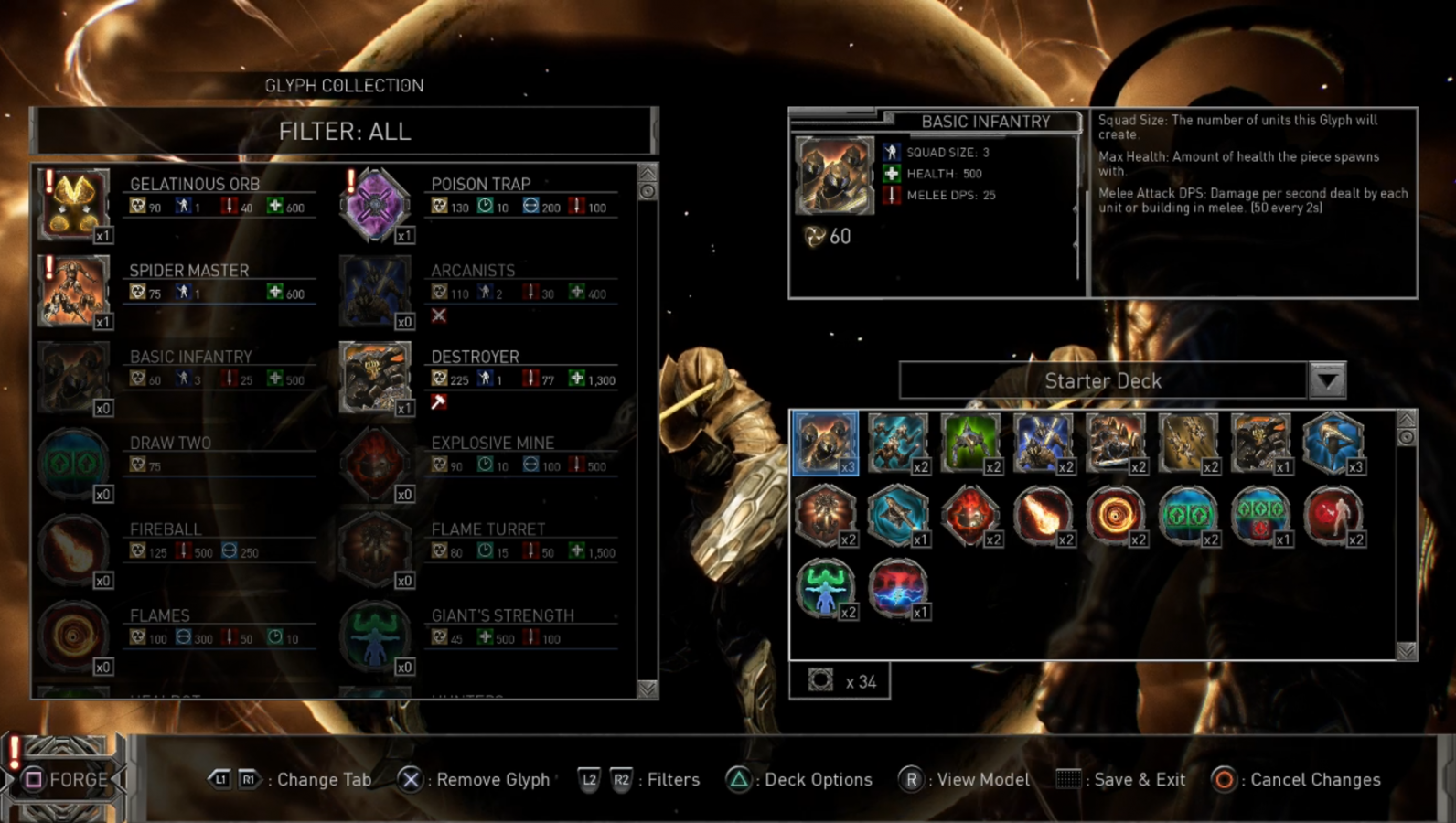
Task: Click the Filter: All header bar
Action: coord(344,132)
